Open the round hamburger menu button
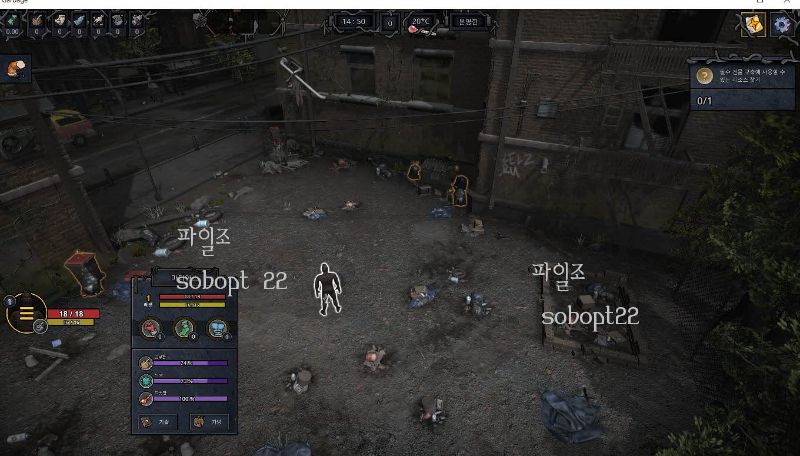 point(26,313)
